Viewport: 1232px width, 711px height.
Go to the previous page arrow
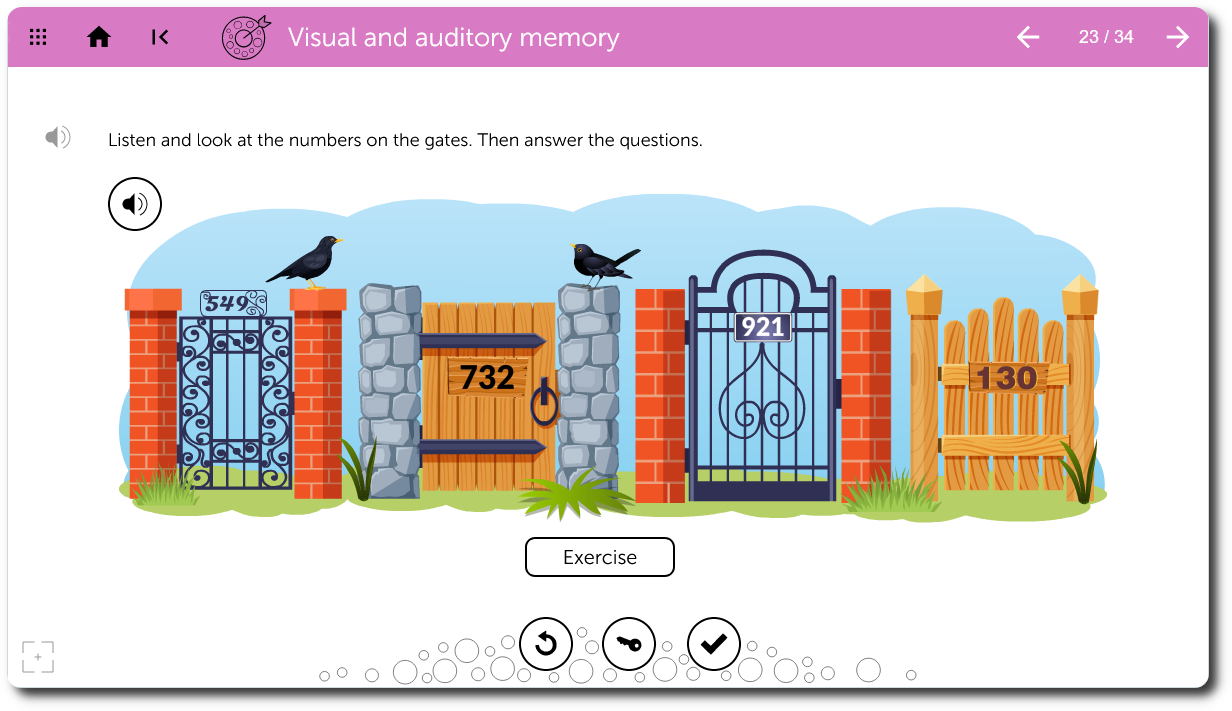coord(1028,38)
